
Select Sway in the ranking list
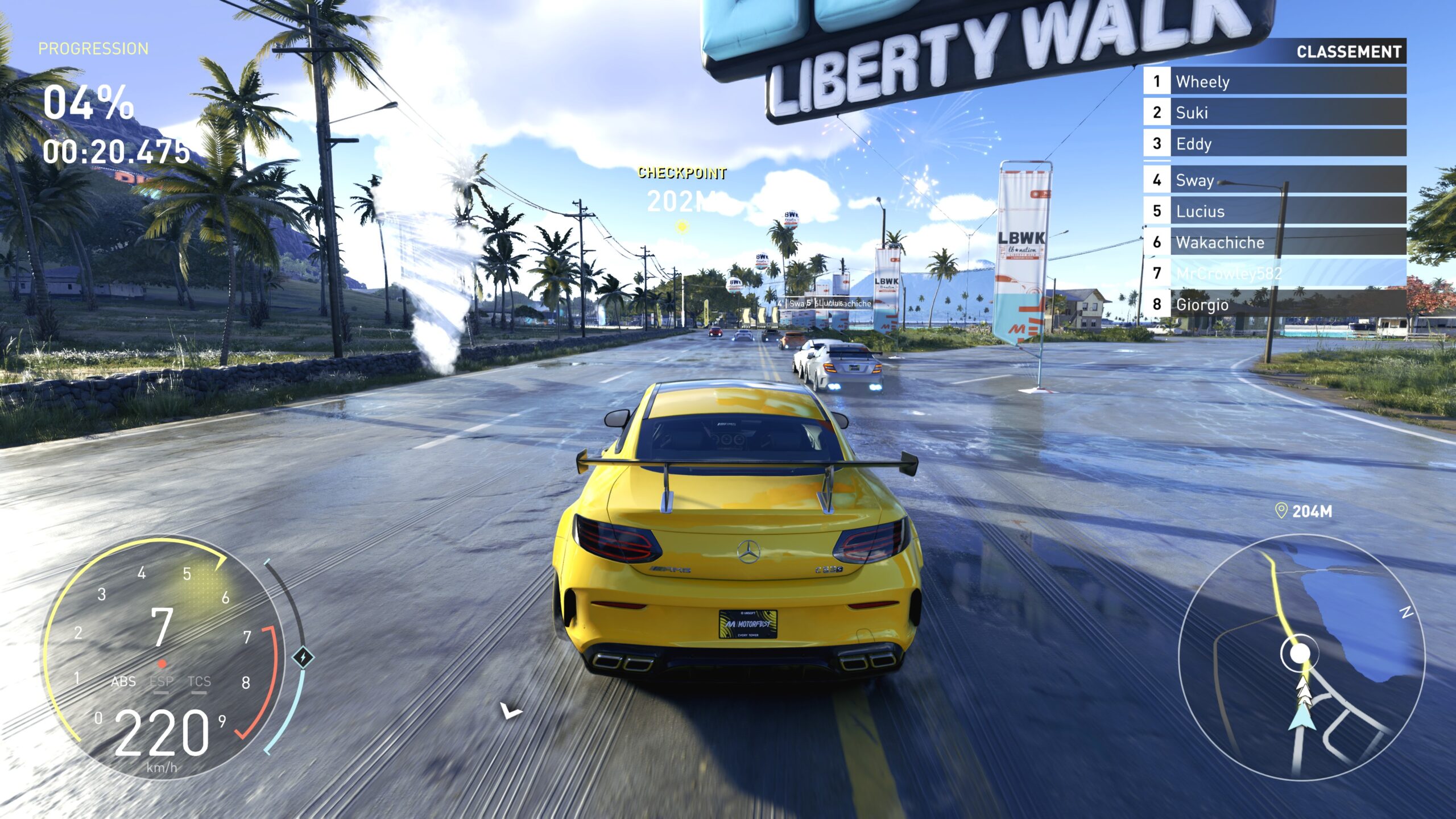[1274, 180]
